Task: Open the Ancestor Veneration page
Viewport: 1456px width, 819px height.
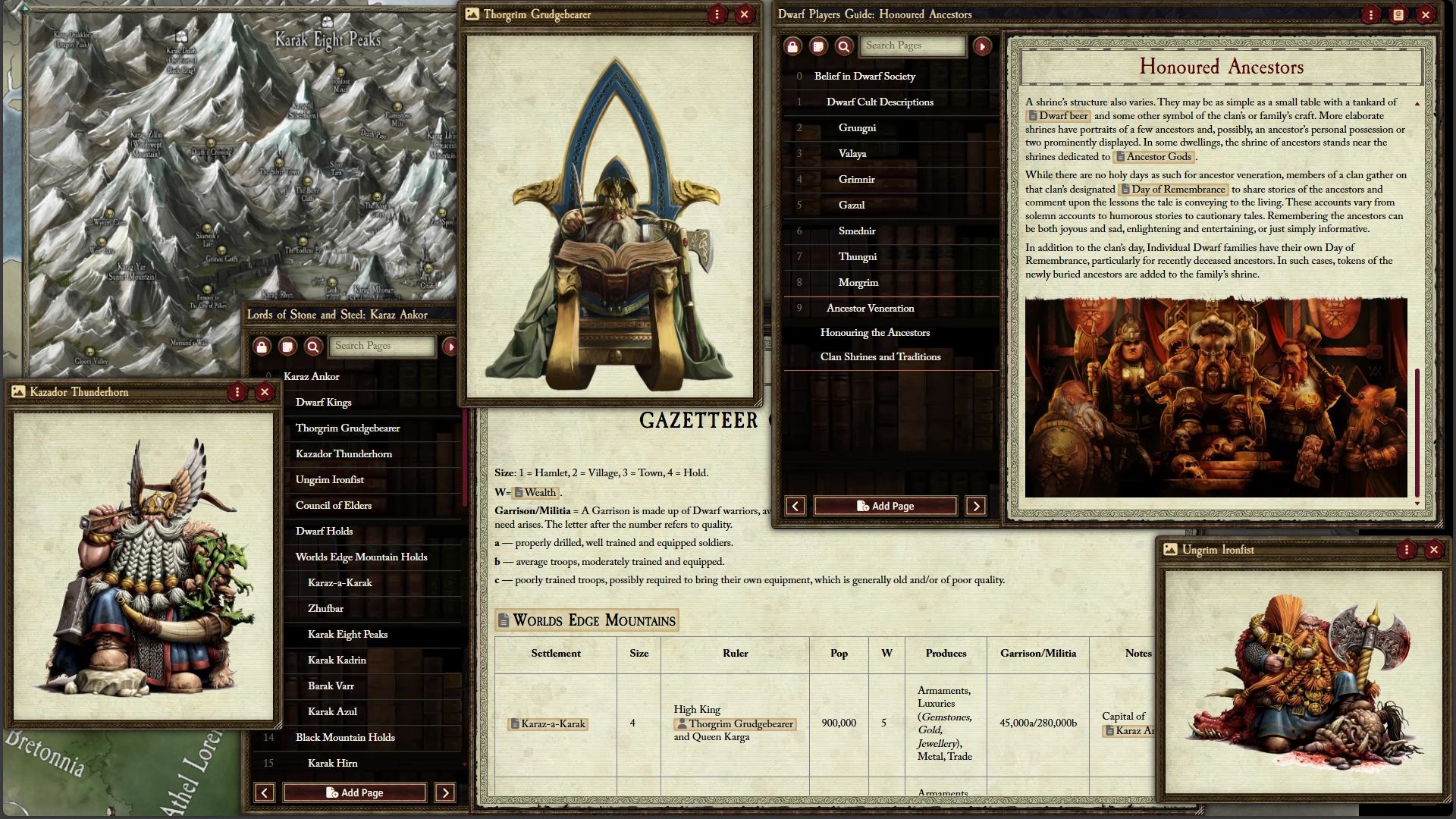Action: tap(870, 308)
